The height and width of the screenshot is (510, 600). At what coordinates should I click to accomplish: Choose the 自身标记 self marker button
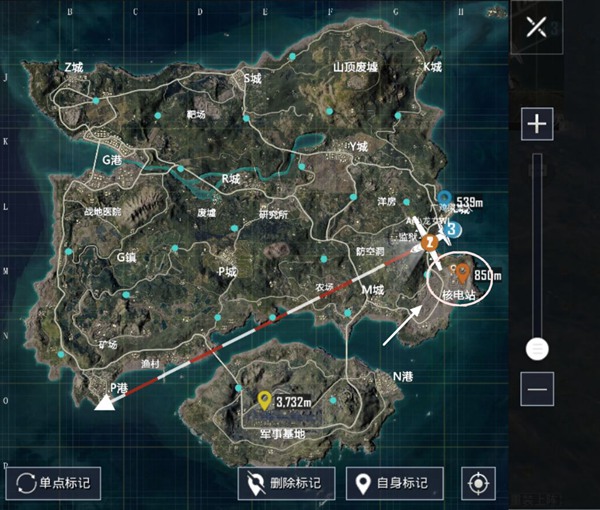pos(393,483)
